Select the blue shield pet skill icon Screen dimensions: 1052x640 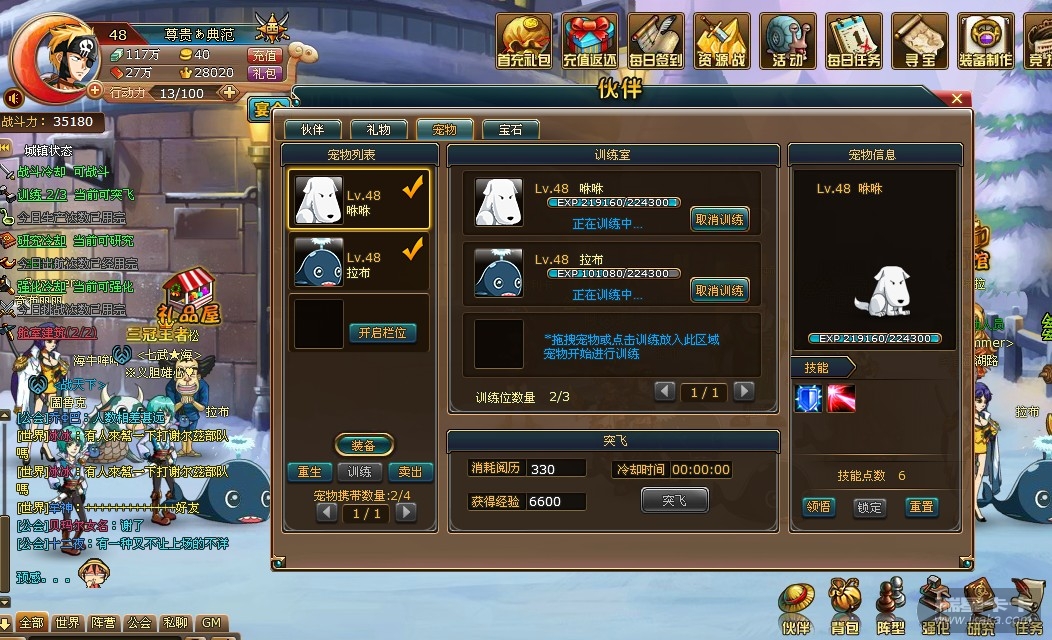coord(808,398)
